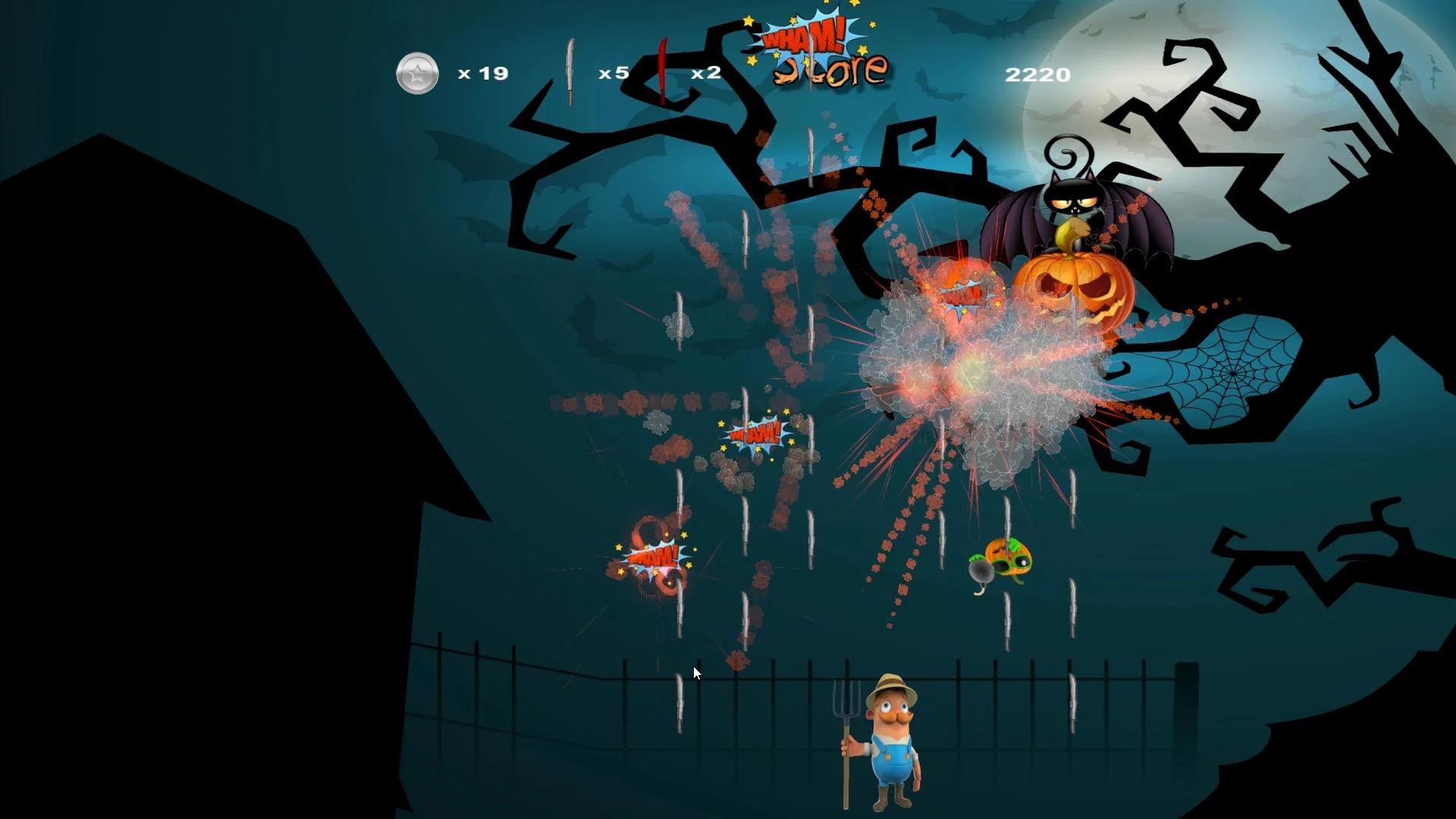Select the red knife weapon icon
The height and width of the screenshot is (819, 1456).
coord(661,72)
